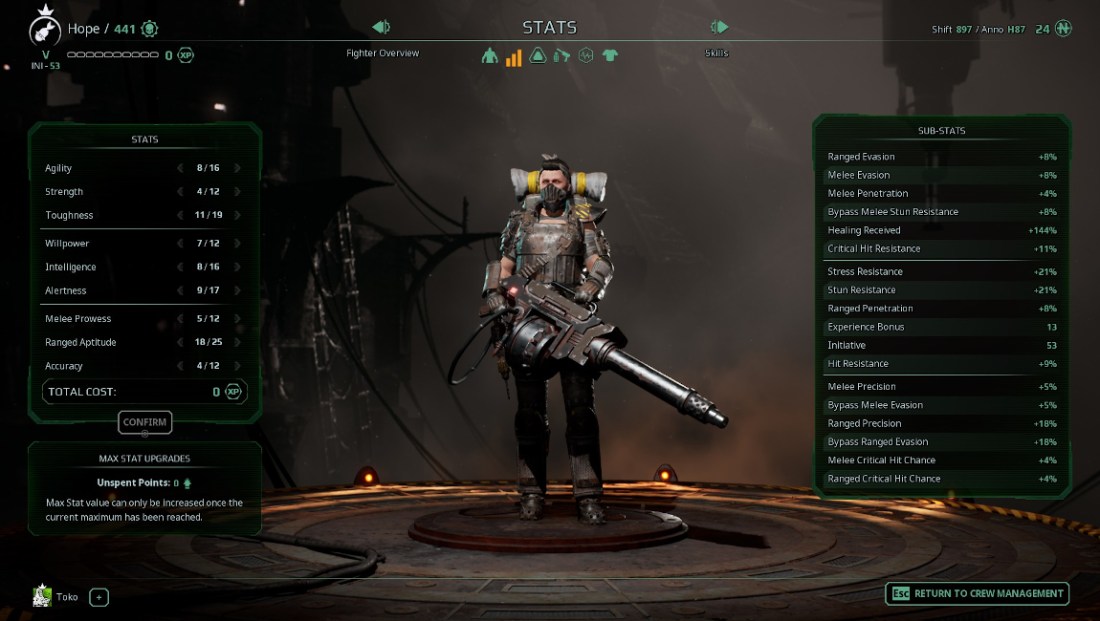This screenshot has height=621, width=1100.
Task: Switch to the hexagon heartbeat tab
Action: tap(586, 56)
